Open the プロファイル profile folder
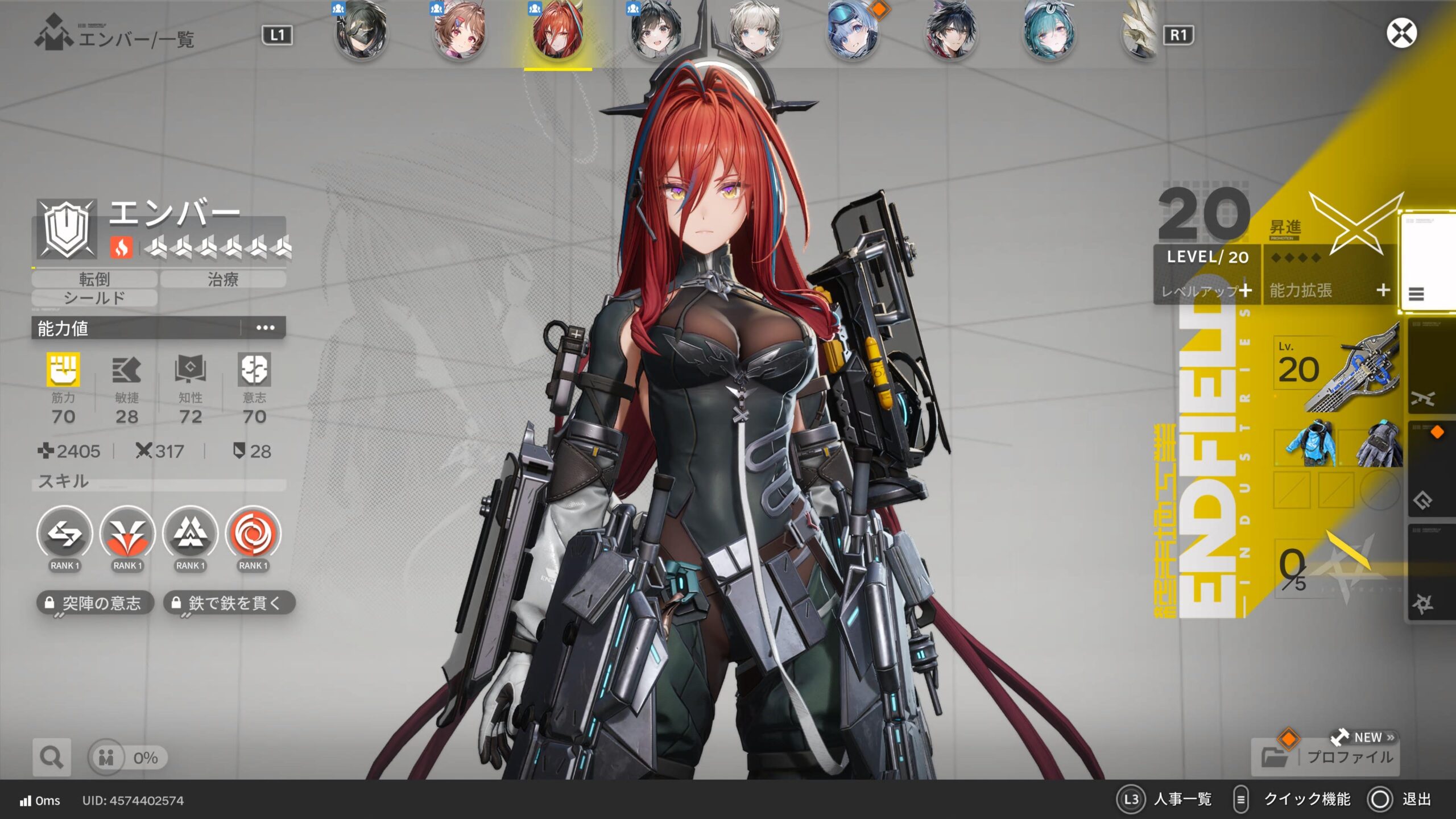 pyautogui.click(x=1325, y=757)
